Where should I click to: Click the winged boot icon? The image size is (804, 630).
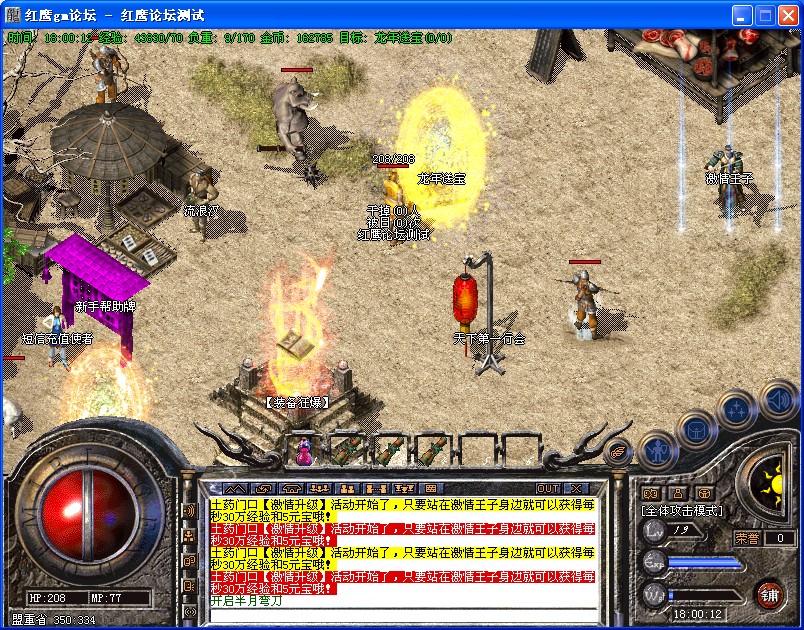pos(619,451)
